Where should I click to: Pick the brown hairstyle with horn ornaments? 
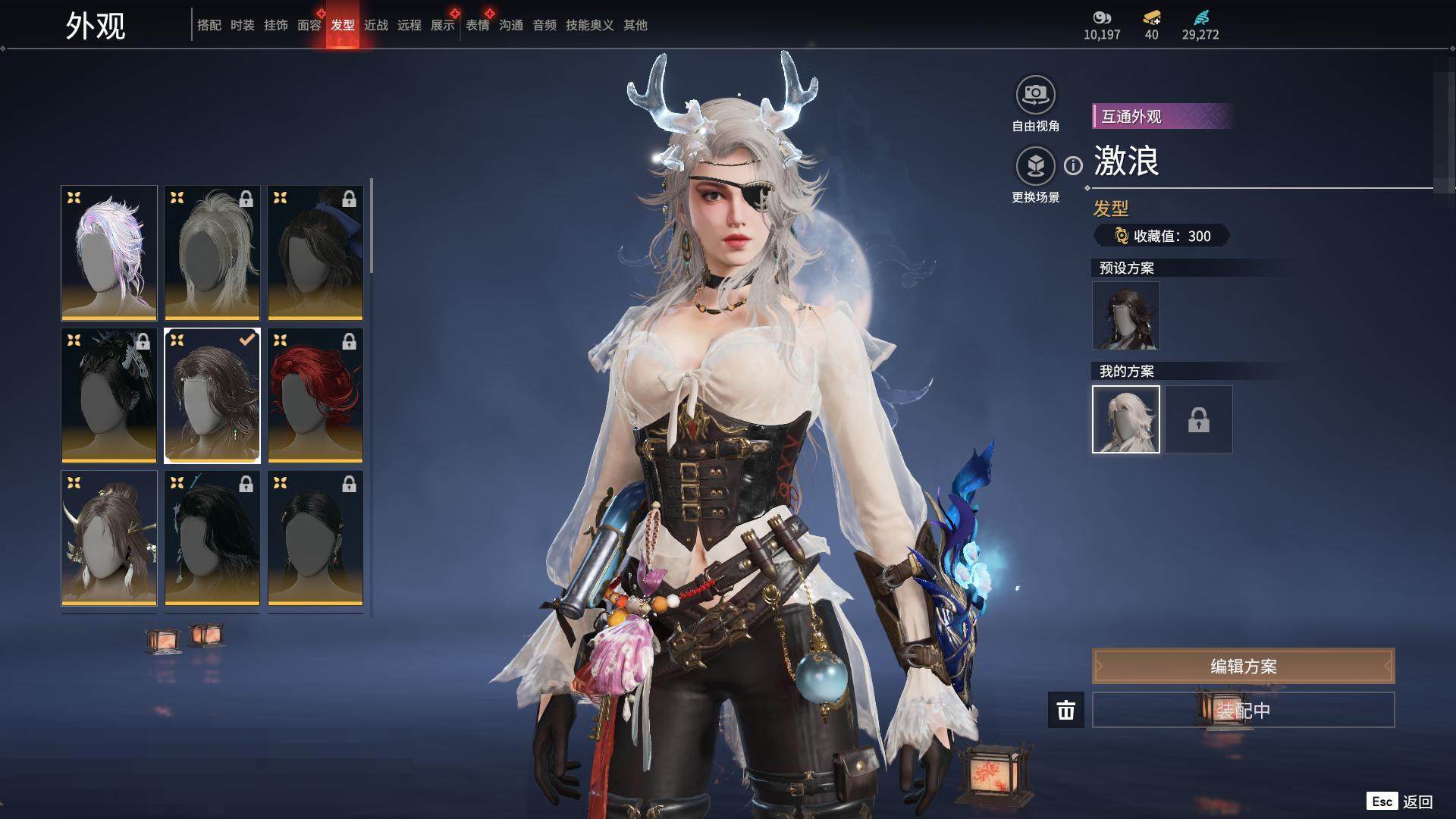(109, 538)
